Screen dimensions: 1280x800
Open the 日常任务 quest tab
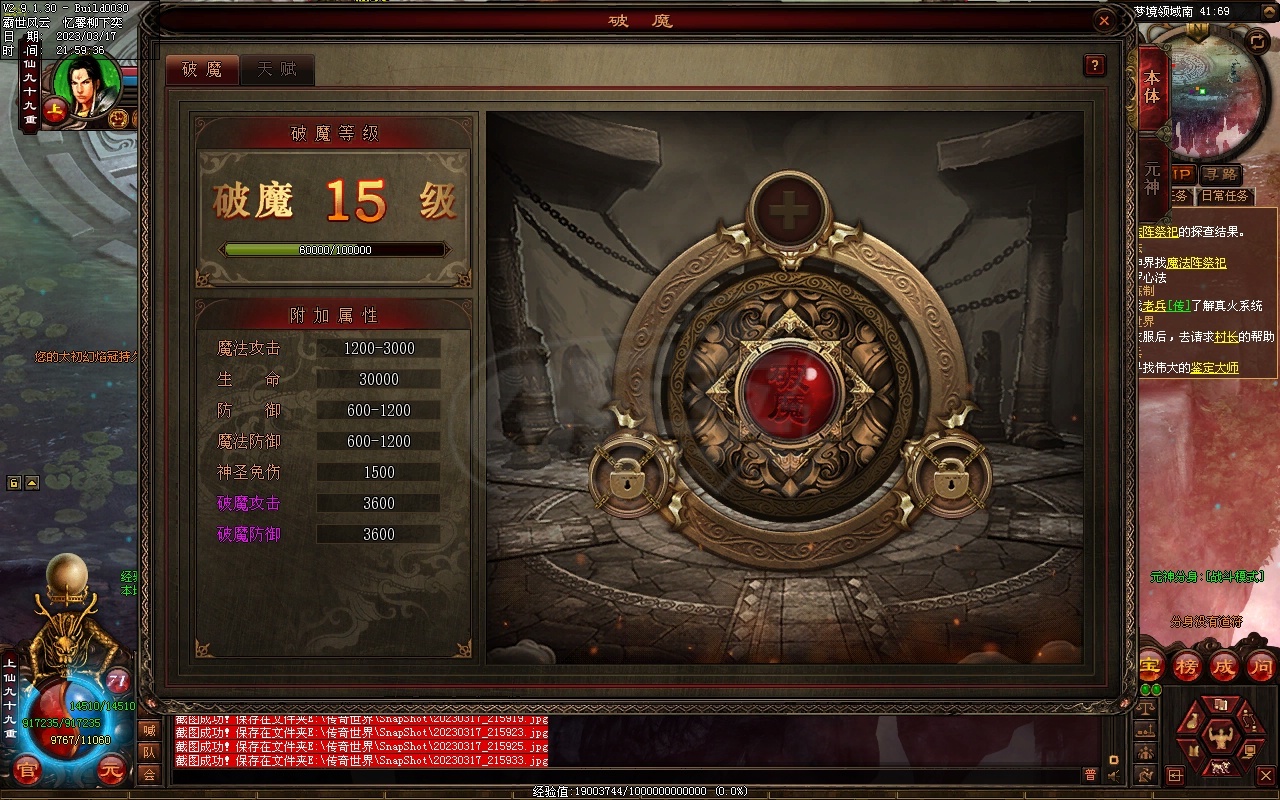[1224, 196]
